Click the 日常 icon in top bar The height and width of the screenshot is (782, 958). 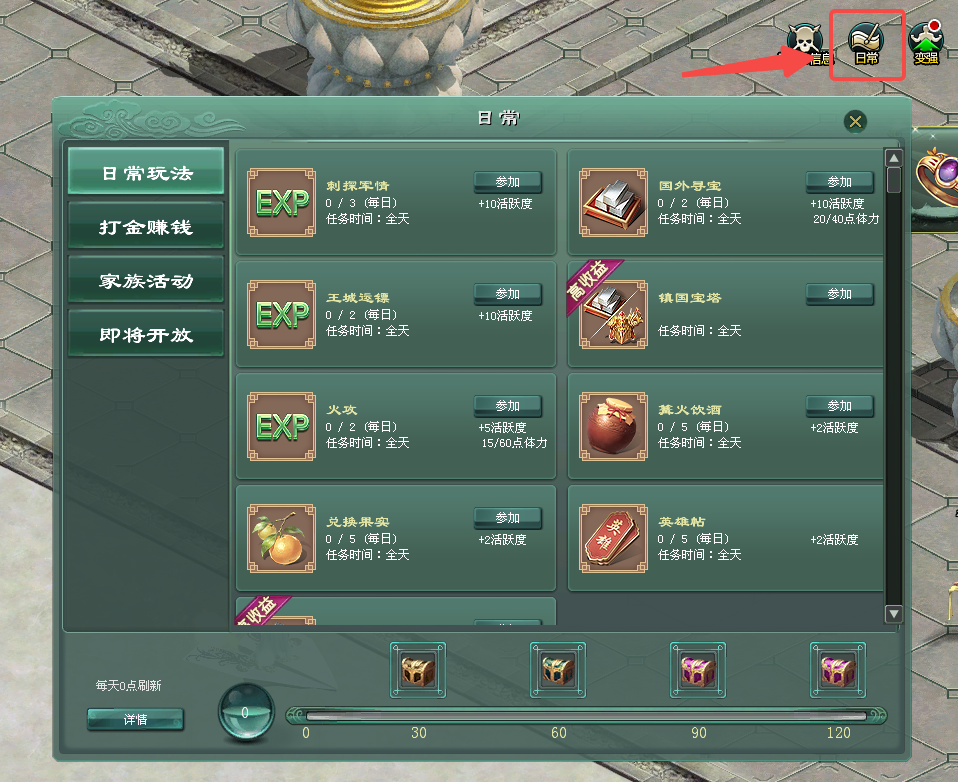coord(866,44)
